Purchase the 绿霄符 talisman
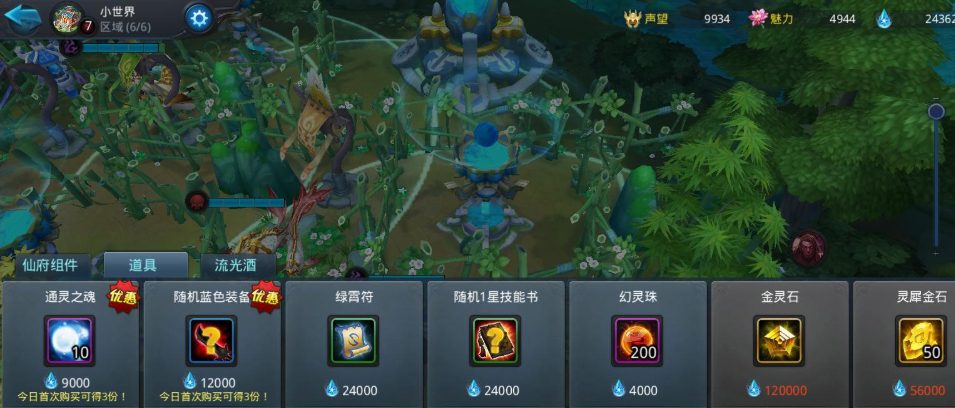Viewport: 955px width, 408px height. tap(353, 341)
